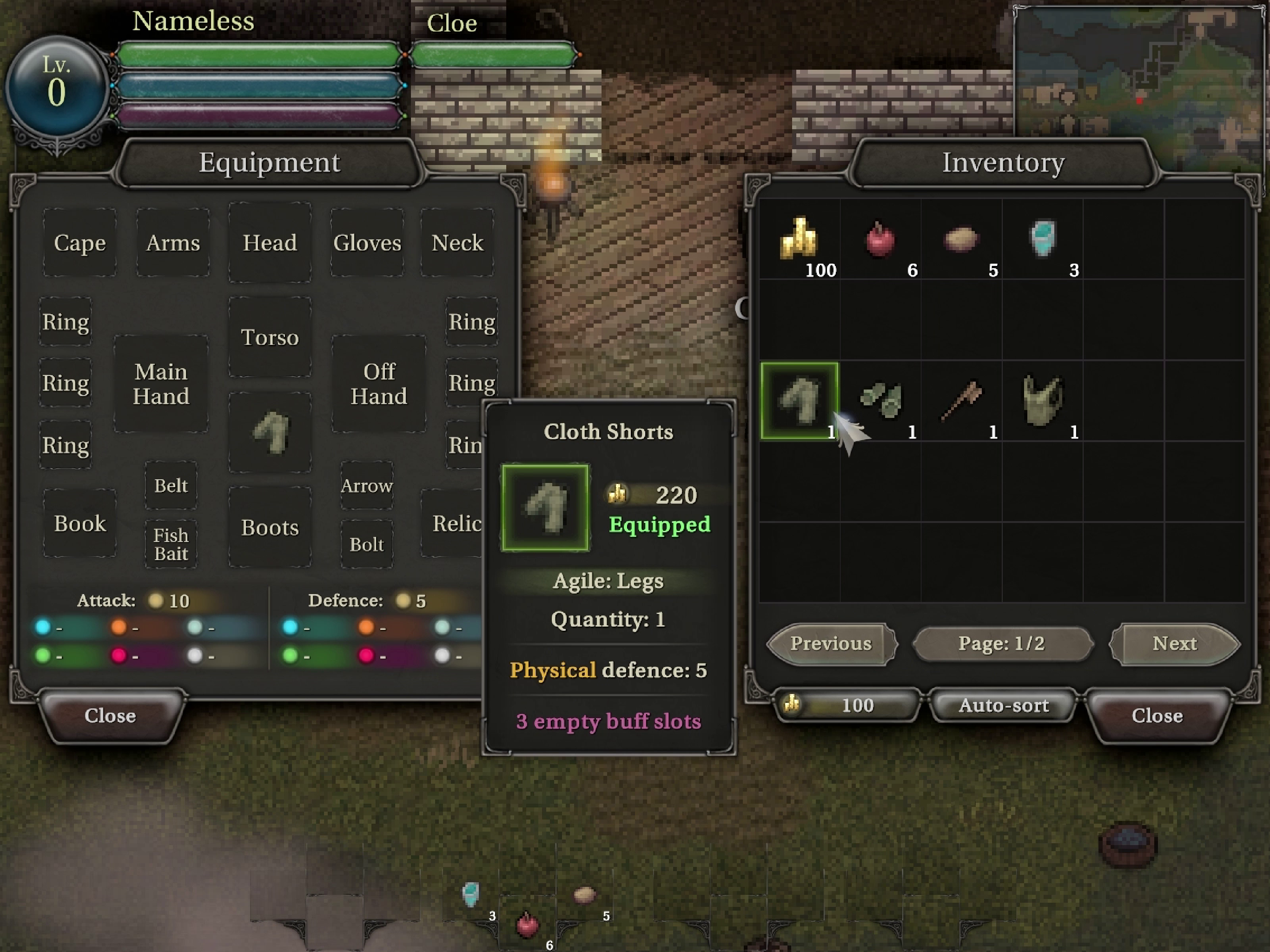Use the red apple on the bottom hotbar
The image size is (1270, 952).
[x=527, y=925]
